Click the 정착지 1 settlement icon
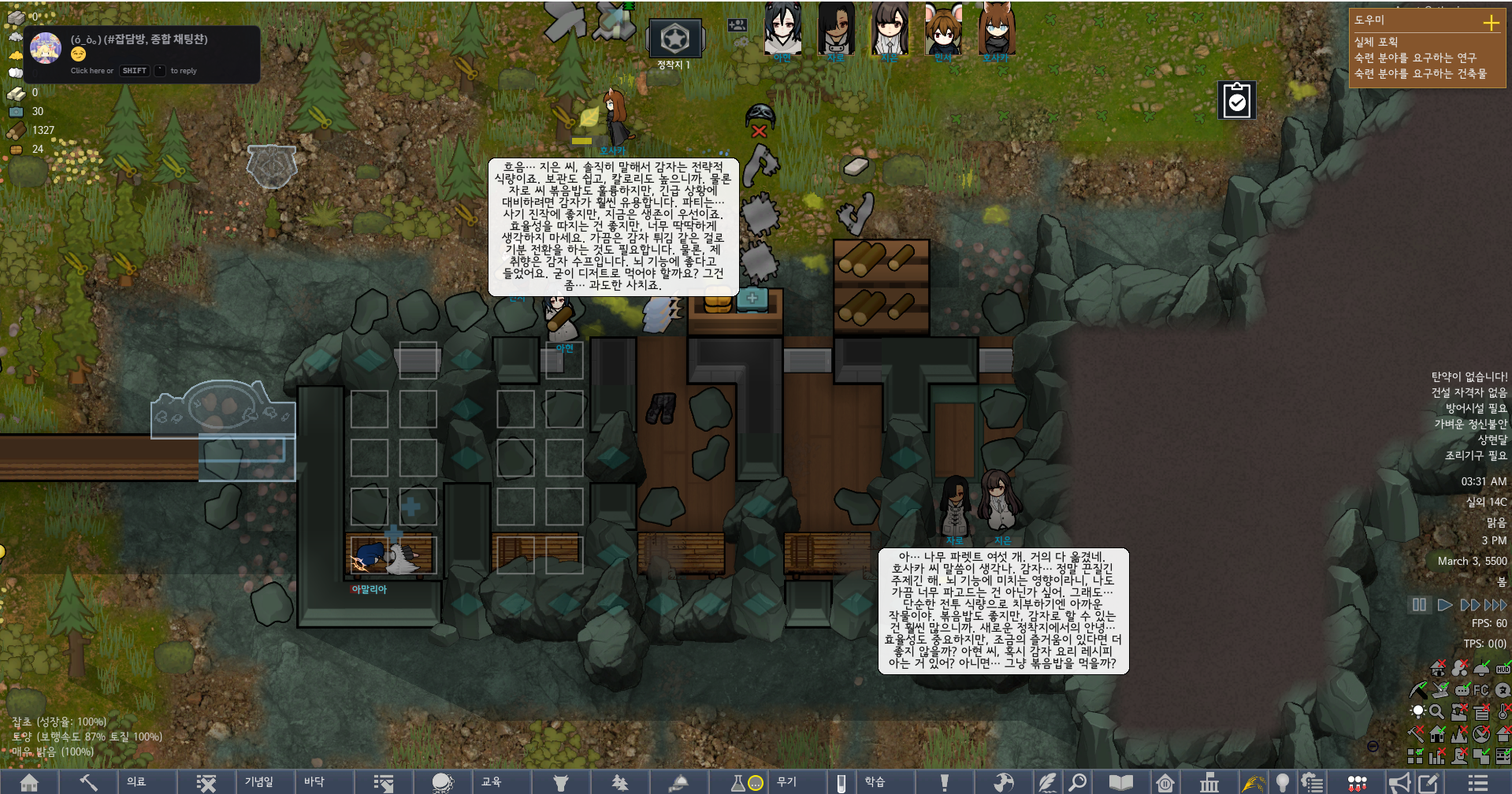1512x794 pixels. (x=674, y=39)
